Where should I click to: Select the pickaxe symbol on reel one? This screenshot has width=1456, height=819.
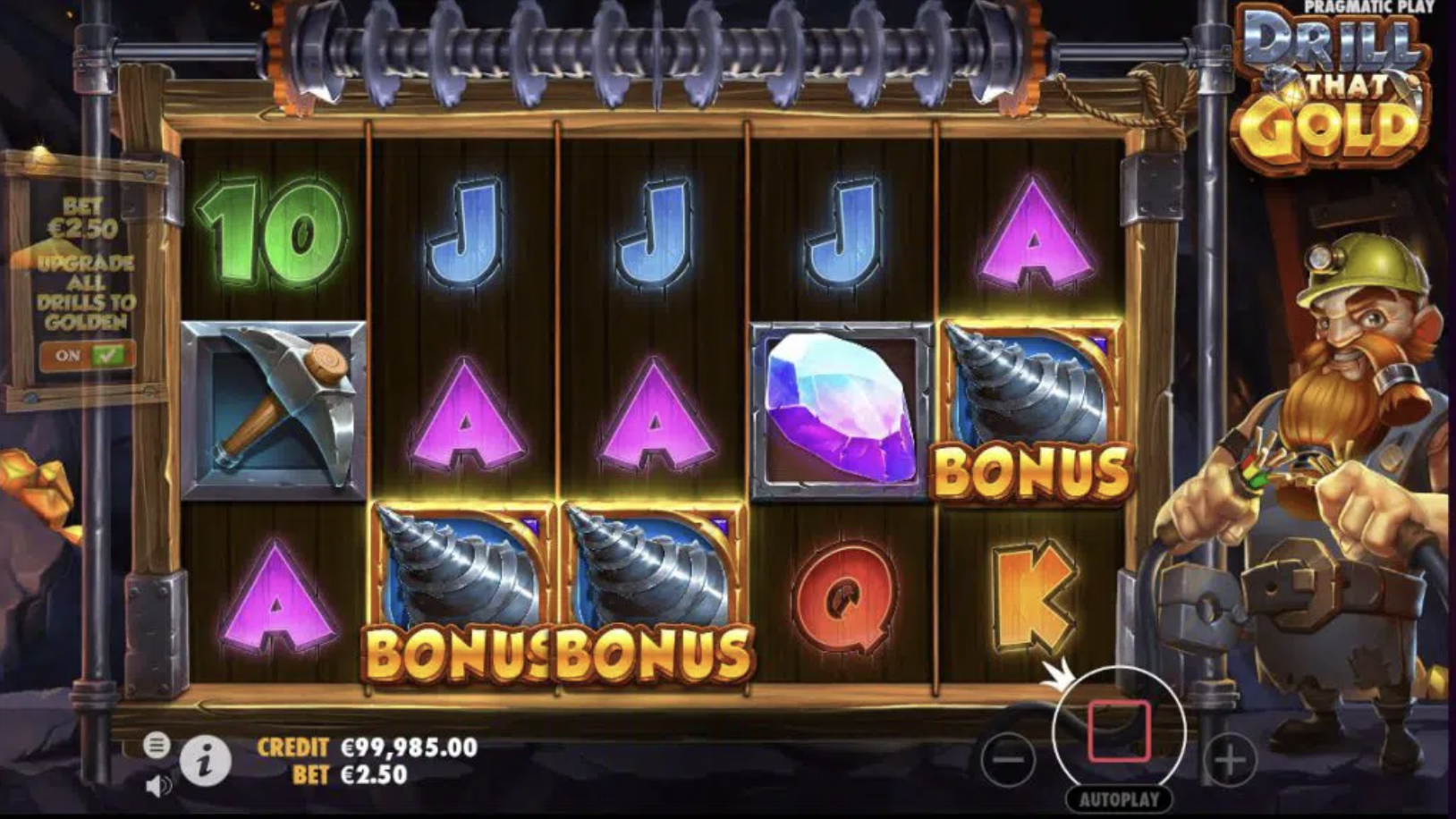click(275, 407)
